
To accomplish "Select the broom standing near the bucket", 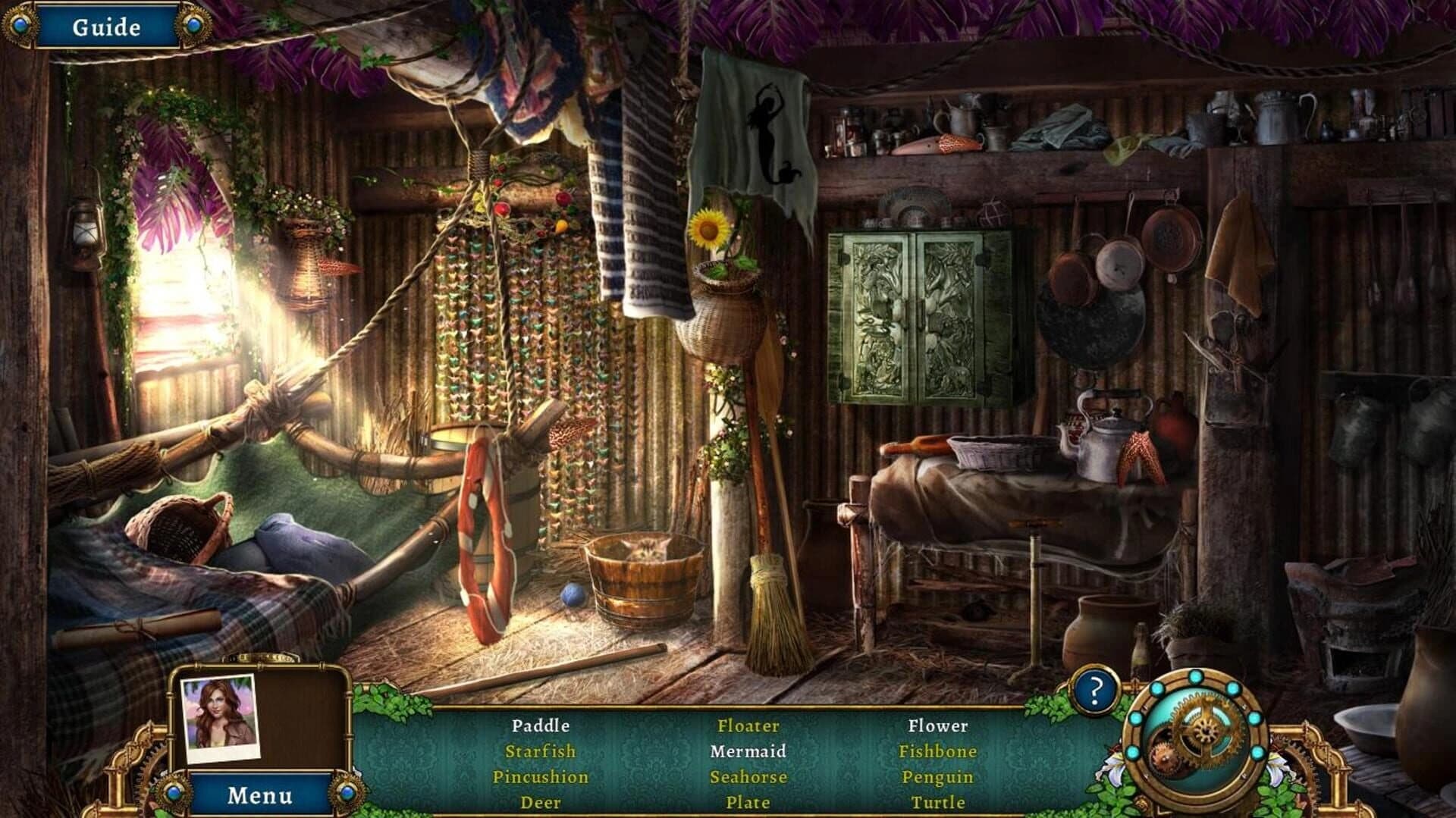I will click(768, 599).
